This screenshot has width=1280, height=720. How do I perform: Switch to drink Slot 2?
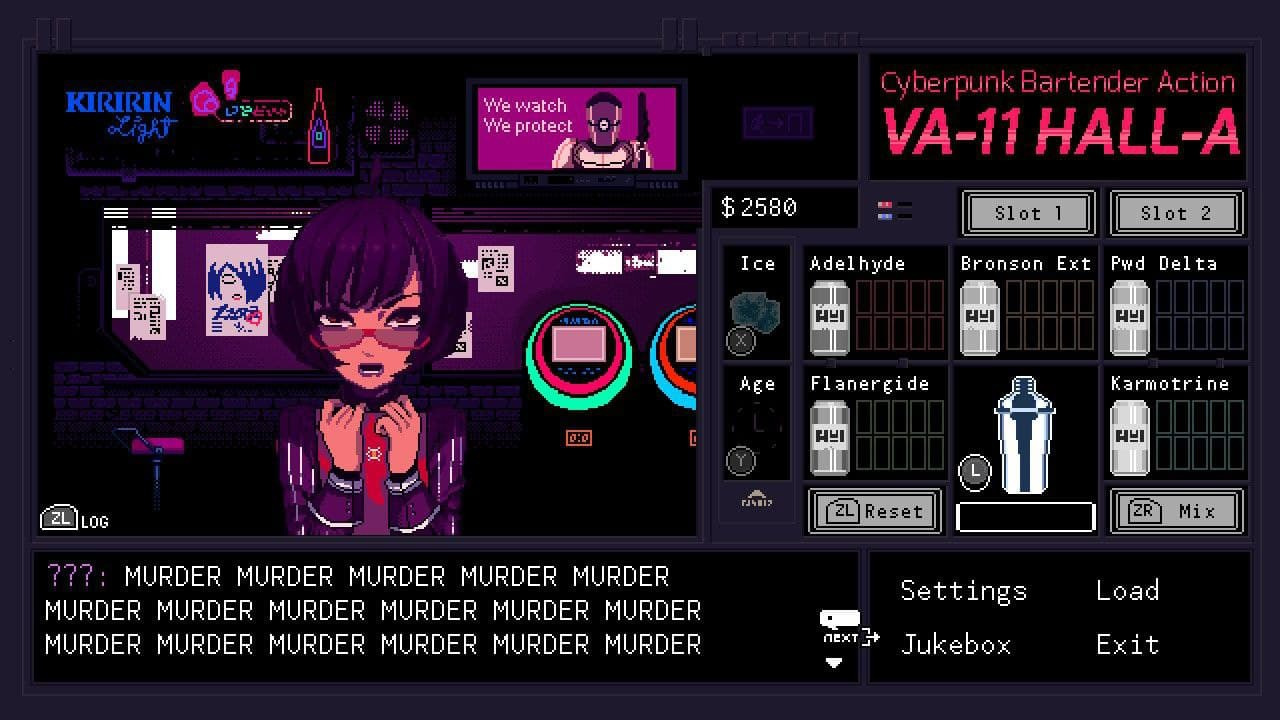click(x=1175, y=213)
